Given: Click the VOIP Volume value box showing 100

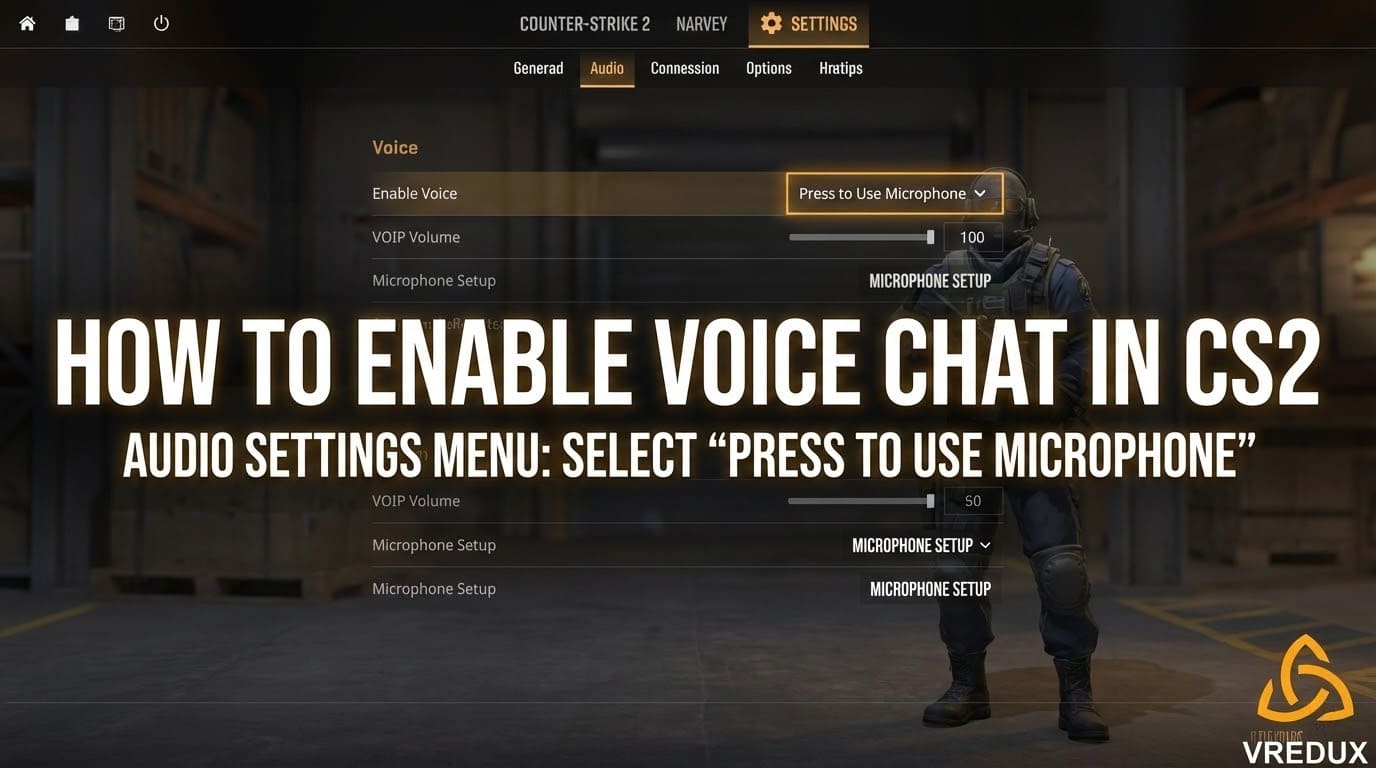Looking at the screenshot, I should tap(972, 237).
